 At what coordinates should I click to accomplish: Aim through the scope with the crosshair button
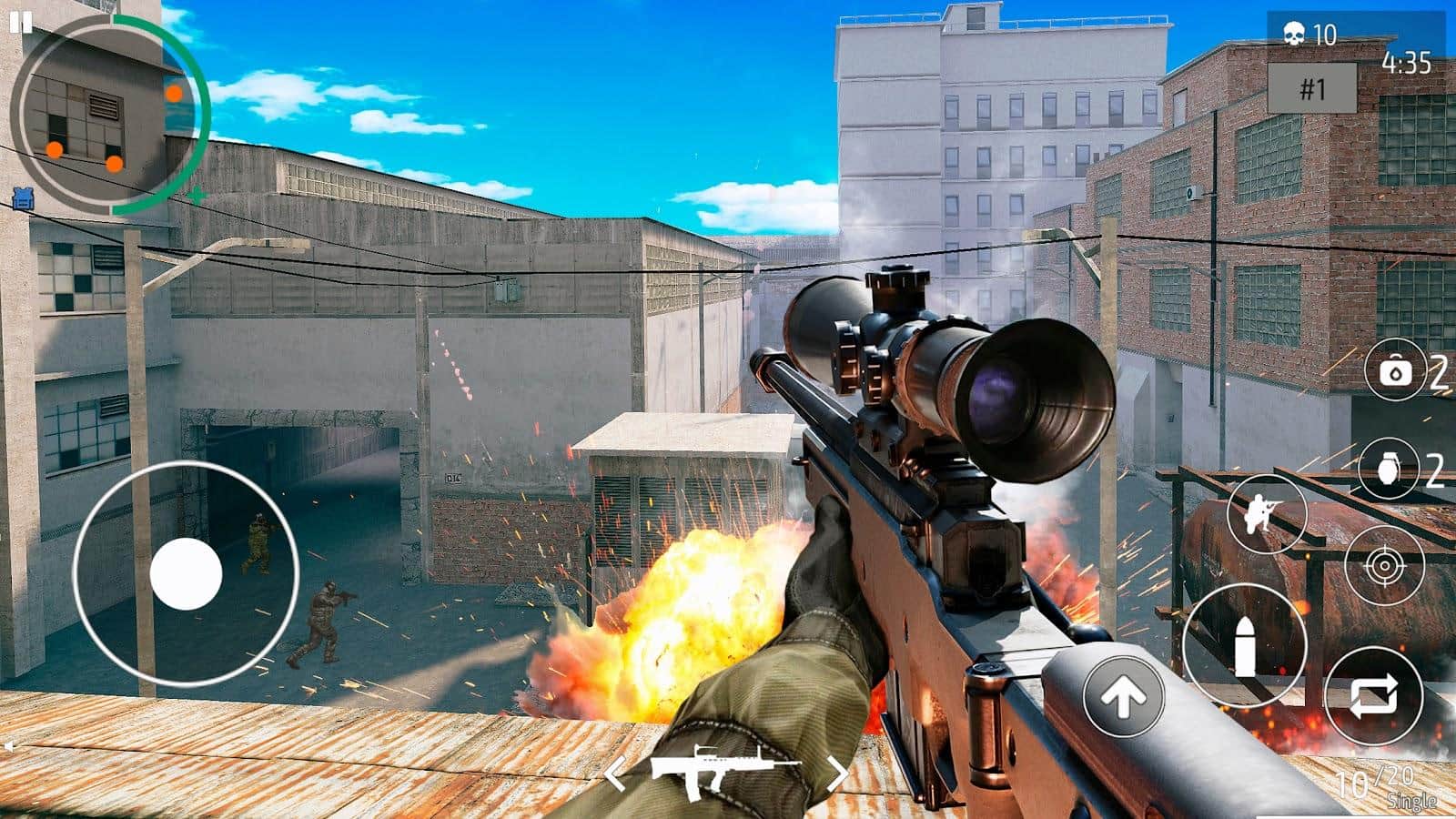(1384, 565)
